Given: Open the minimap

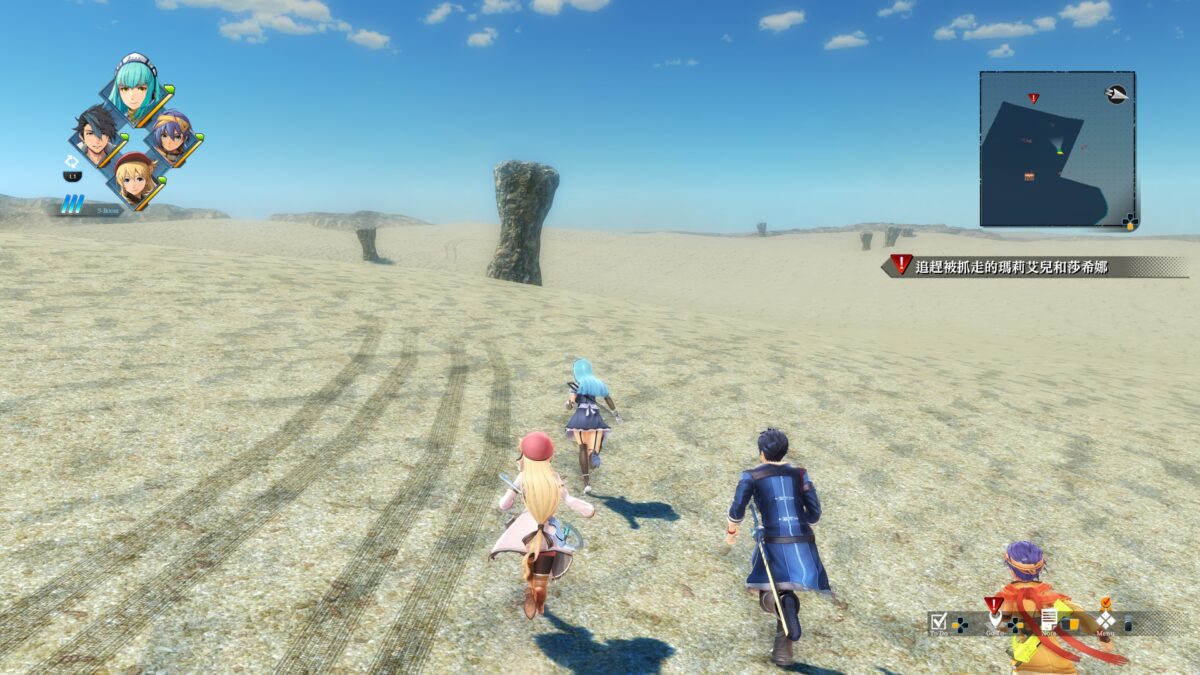Looking at the screenshot, I should click(x=1056, y=148).
